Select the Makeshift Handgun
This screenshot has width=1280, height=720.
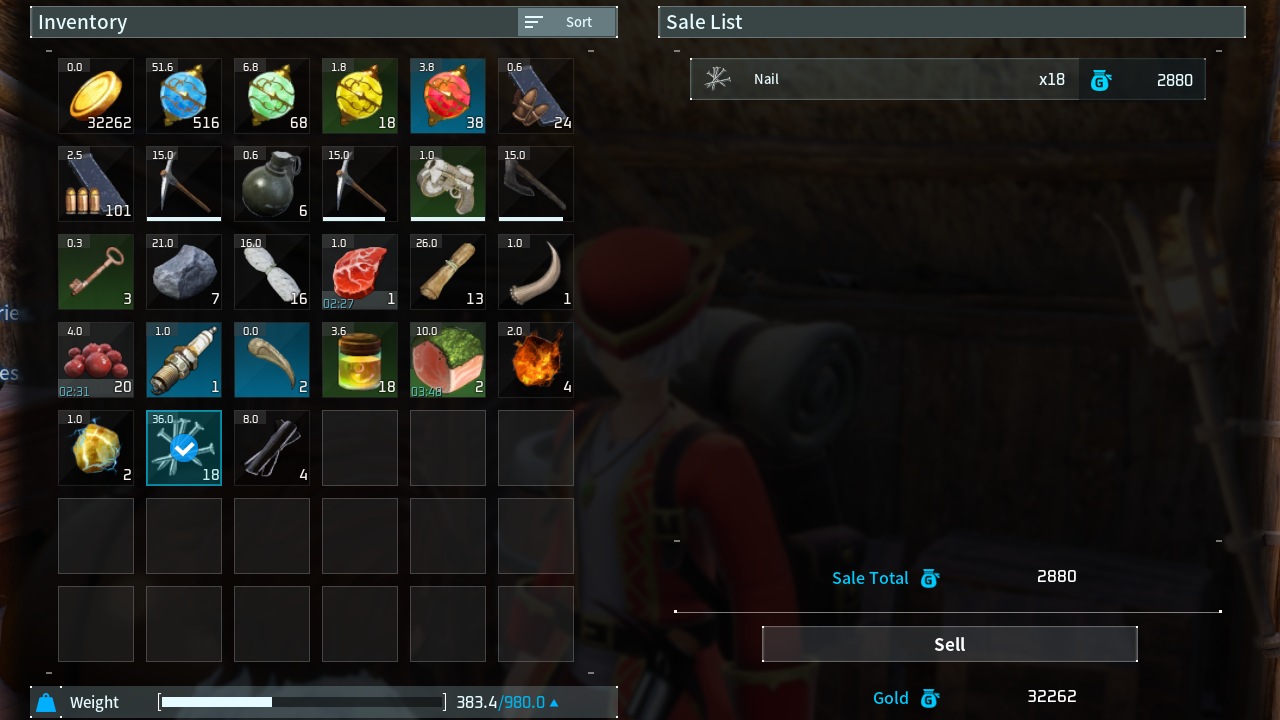[448, 184]
